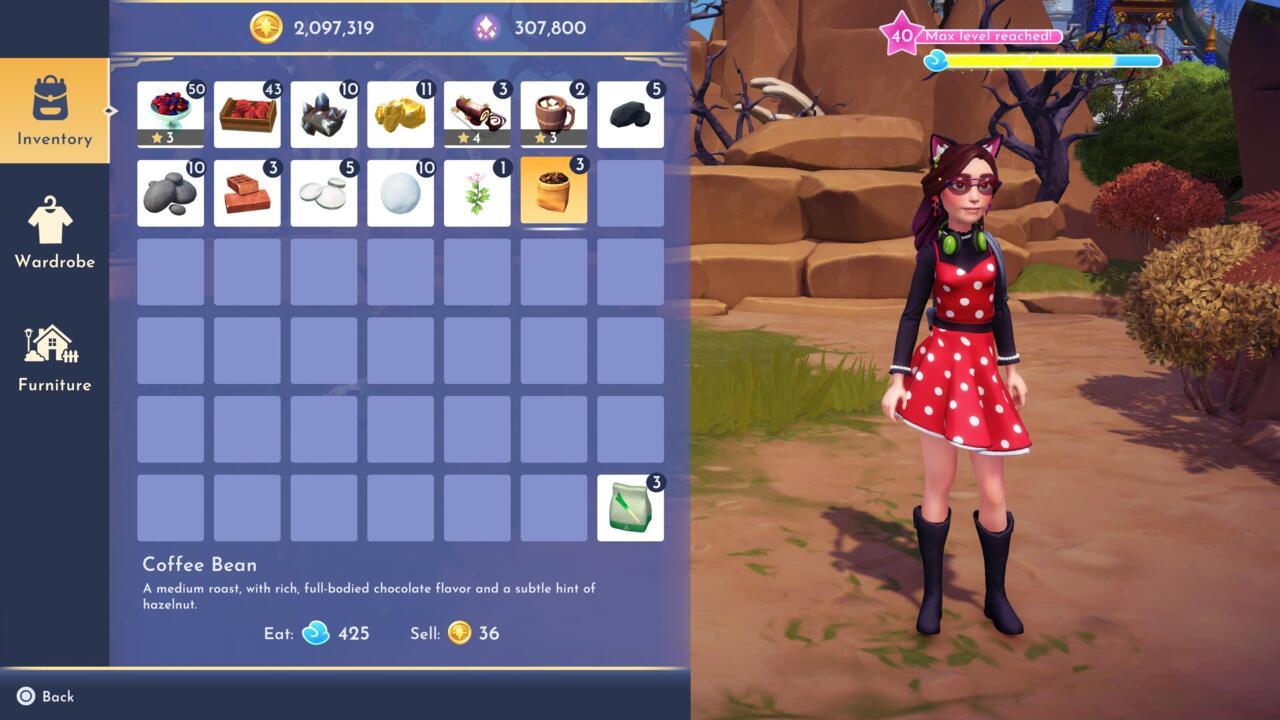
Task: Select the dark crystal ore slot
Action: tap(324, 115)
